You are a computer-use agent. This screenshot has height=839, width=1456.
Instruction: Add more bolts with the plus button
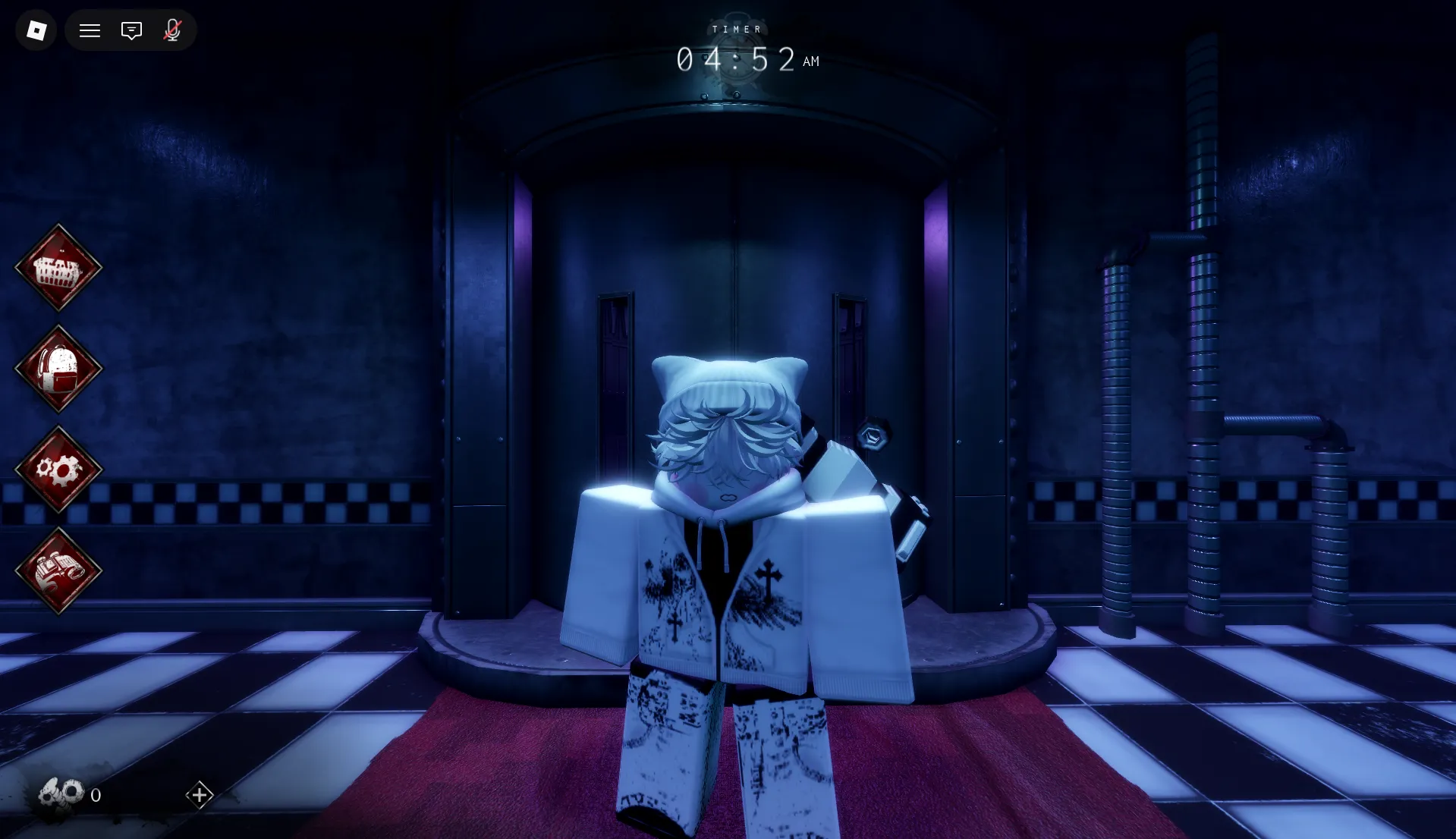pos(200,795)
